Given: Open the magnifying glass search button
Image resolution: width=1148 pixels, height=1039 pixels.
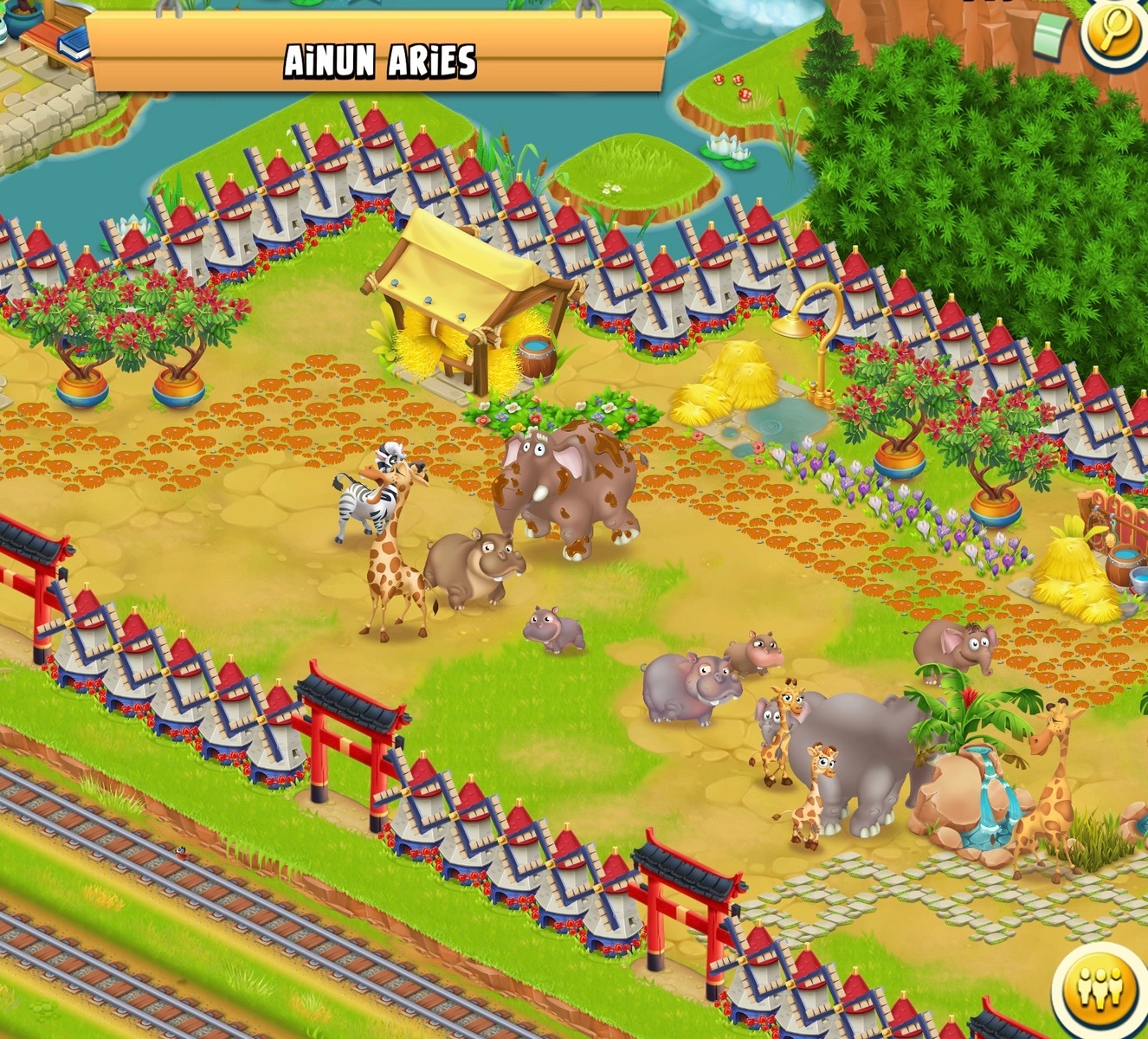Looking at the screenshot, I should [1116, 33].
